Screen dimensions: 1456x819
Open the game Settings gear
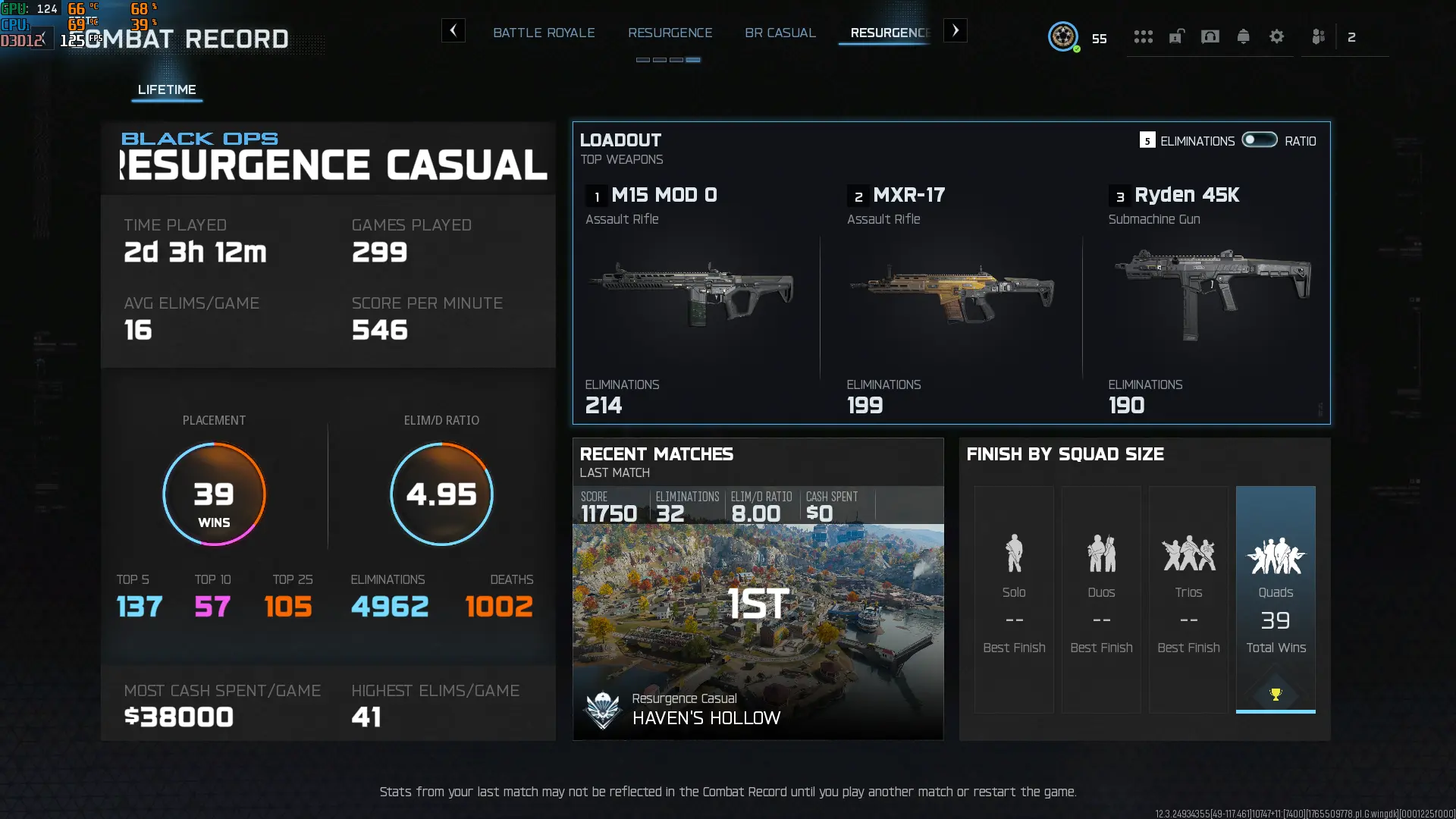coord(1278,36)
